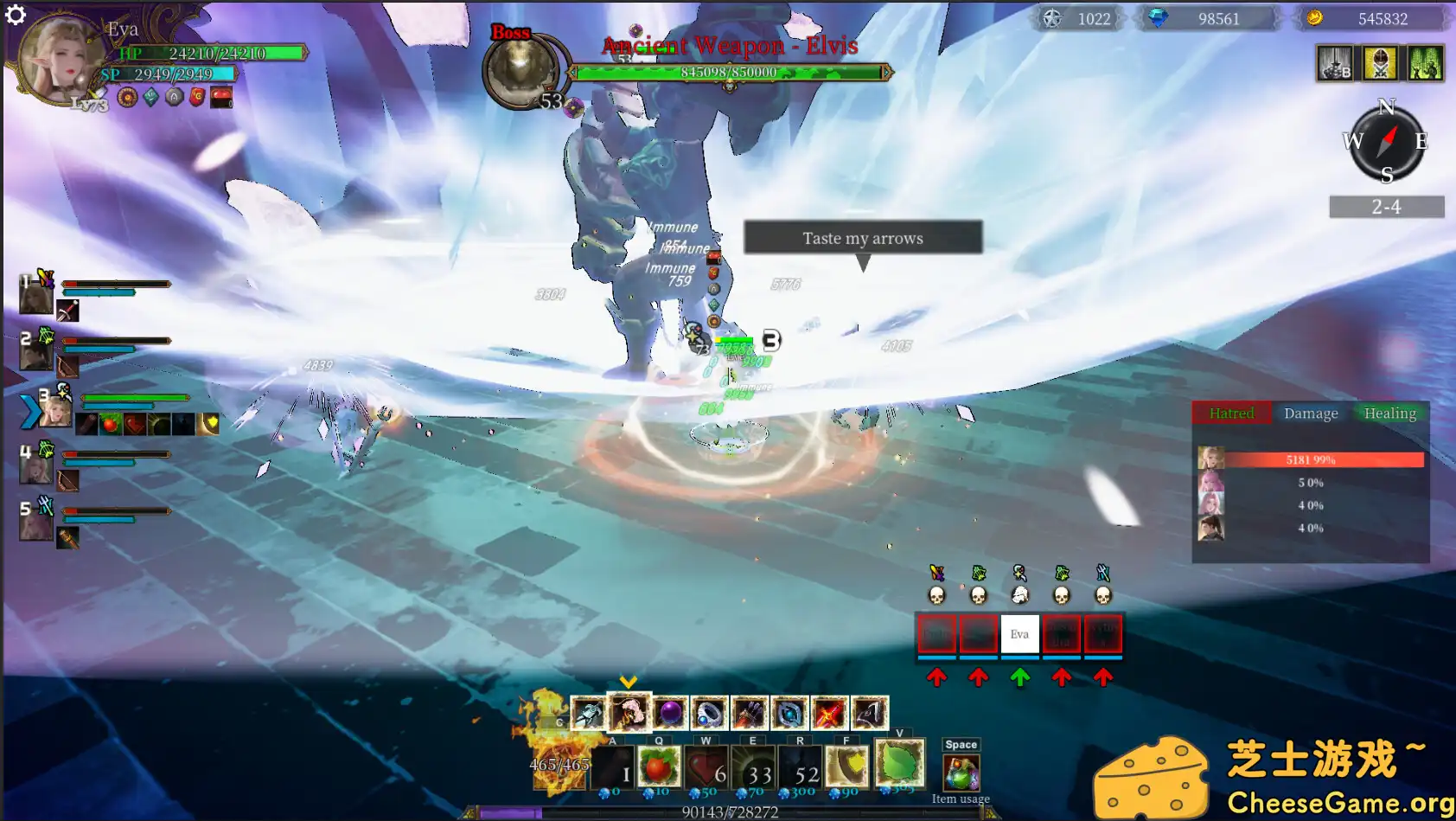Select party member 1 portrait
Viewport: 1456px width, 821px height.
coord(35,297)
